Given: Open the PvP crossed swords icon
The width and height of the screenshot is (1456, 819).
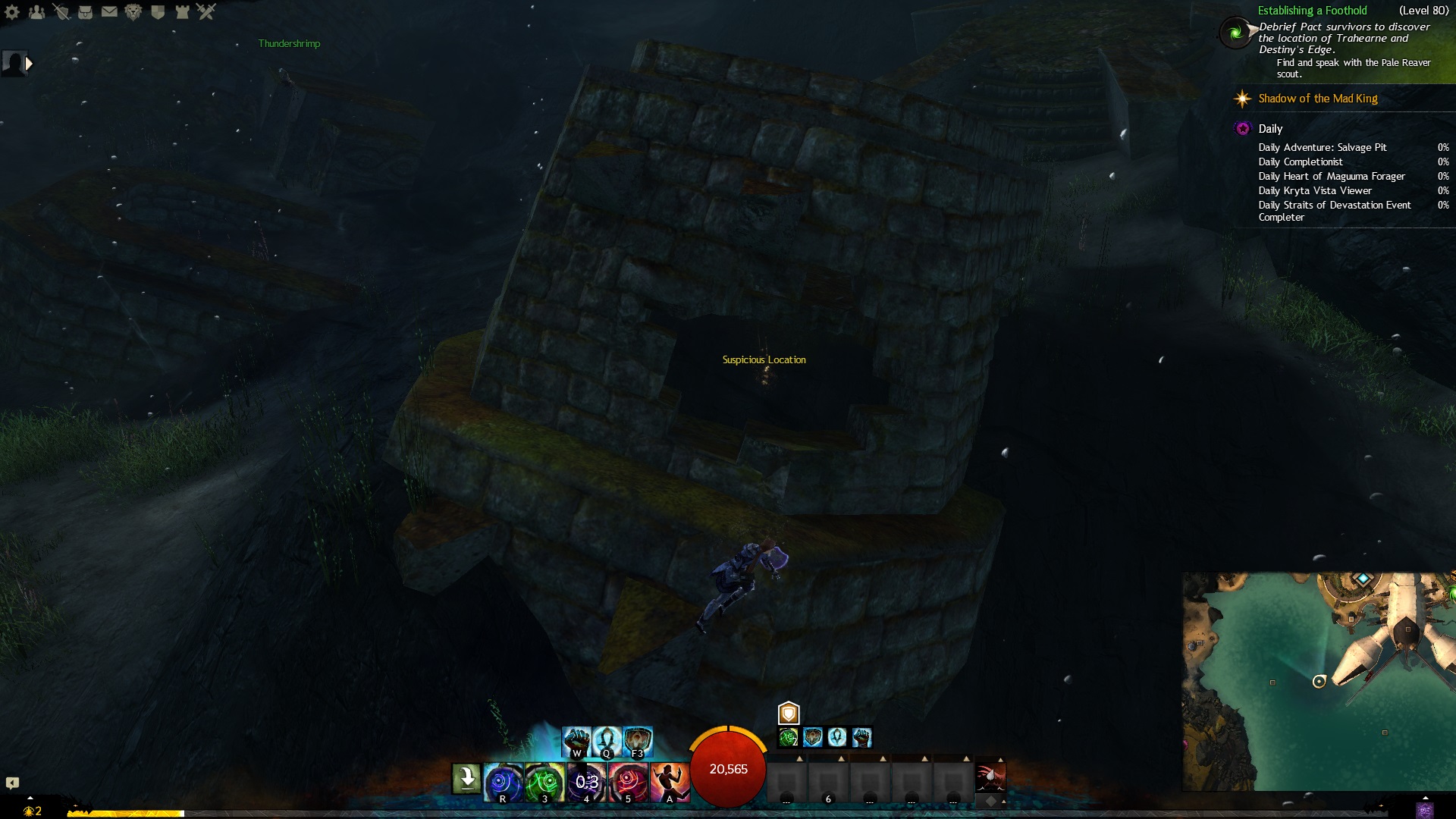Looking at the screenshot, I should pyautogui.click(x=206, y=12).
